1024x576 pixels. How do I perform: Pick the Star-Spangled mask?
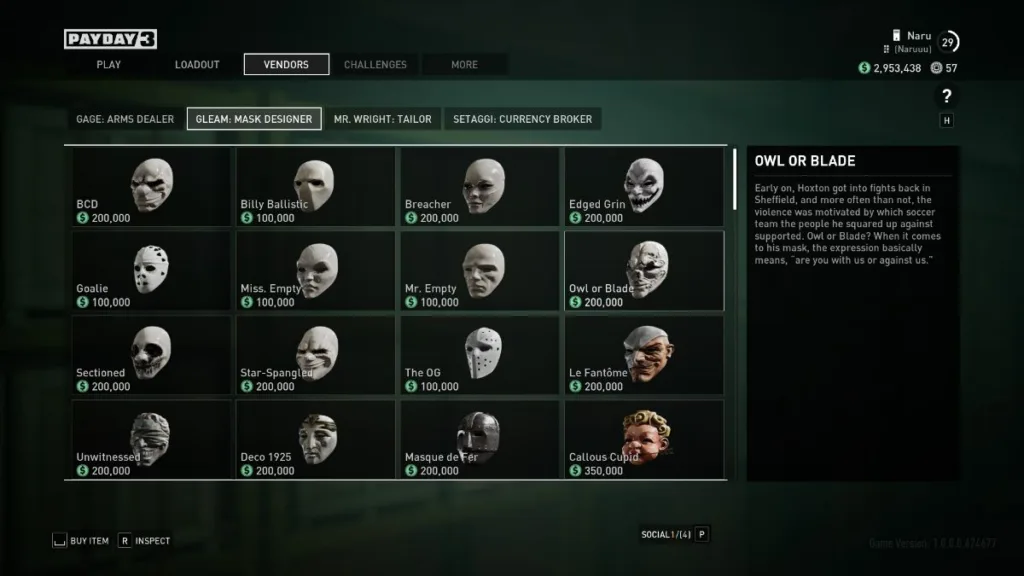[x=315, y=355]
